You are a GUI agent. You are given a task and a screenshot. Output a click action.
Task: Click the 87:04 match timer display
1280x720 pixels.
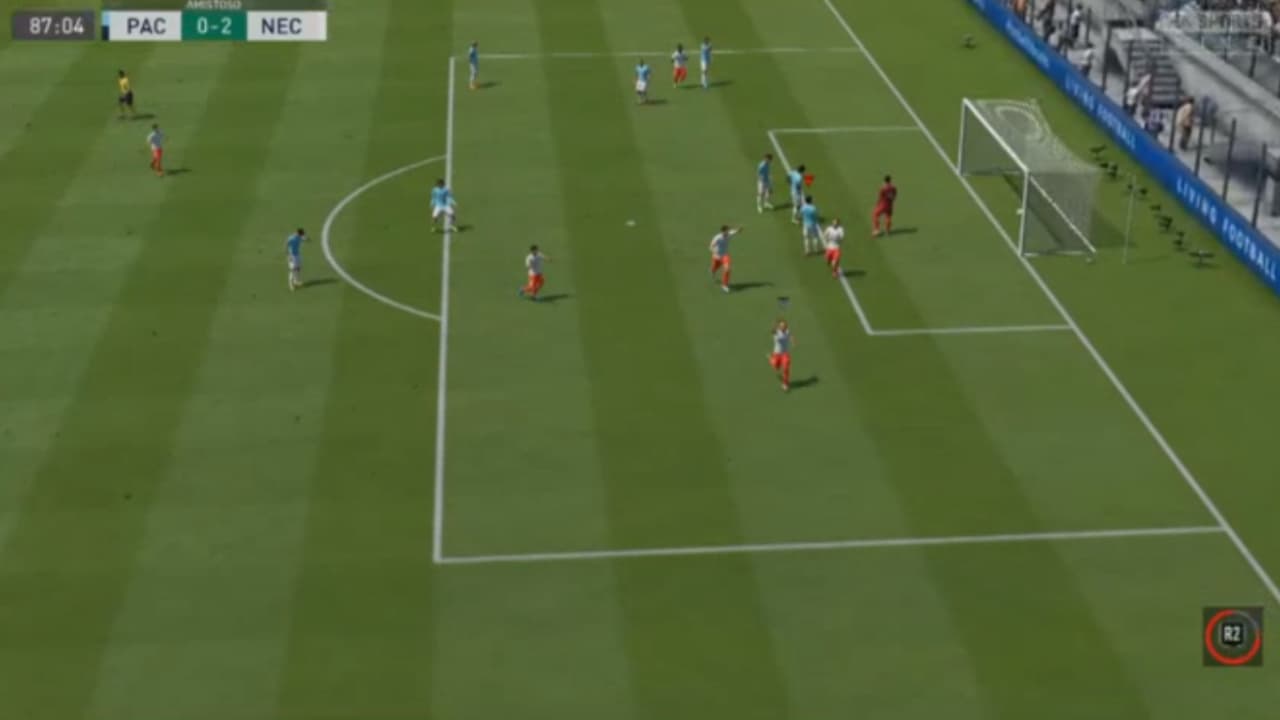point(56,23)
